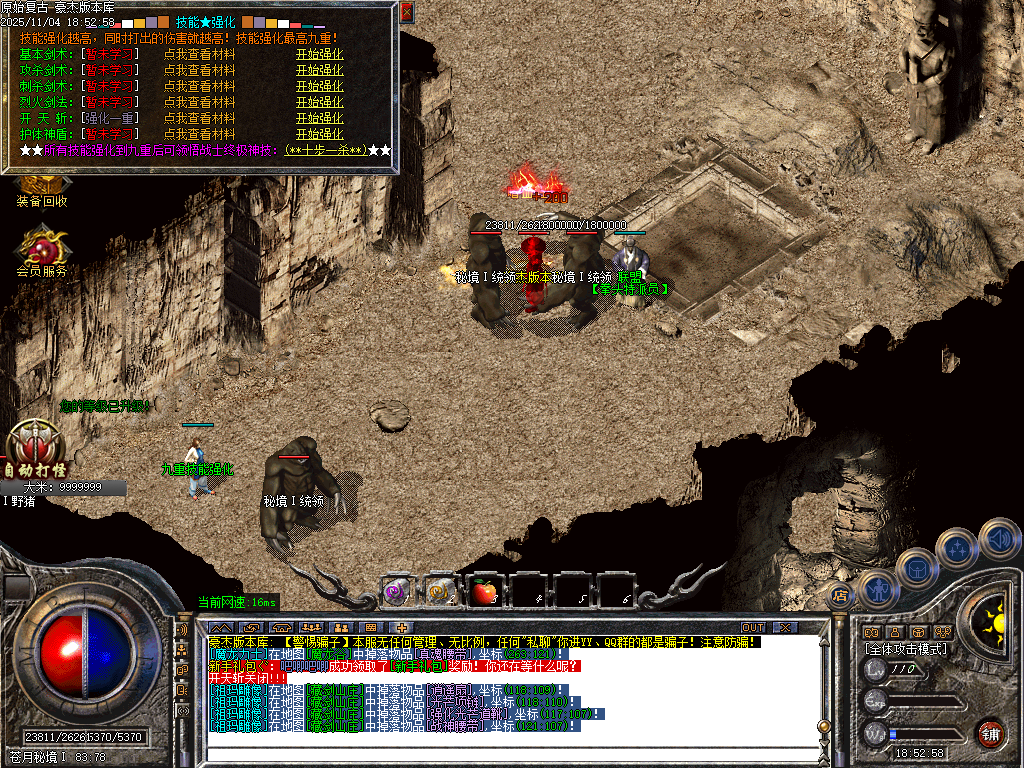The width and height of the screenshot is (1024, 768).
Task: Open the character equipment round button
Action: [878, 589]
